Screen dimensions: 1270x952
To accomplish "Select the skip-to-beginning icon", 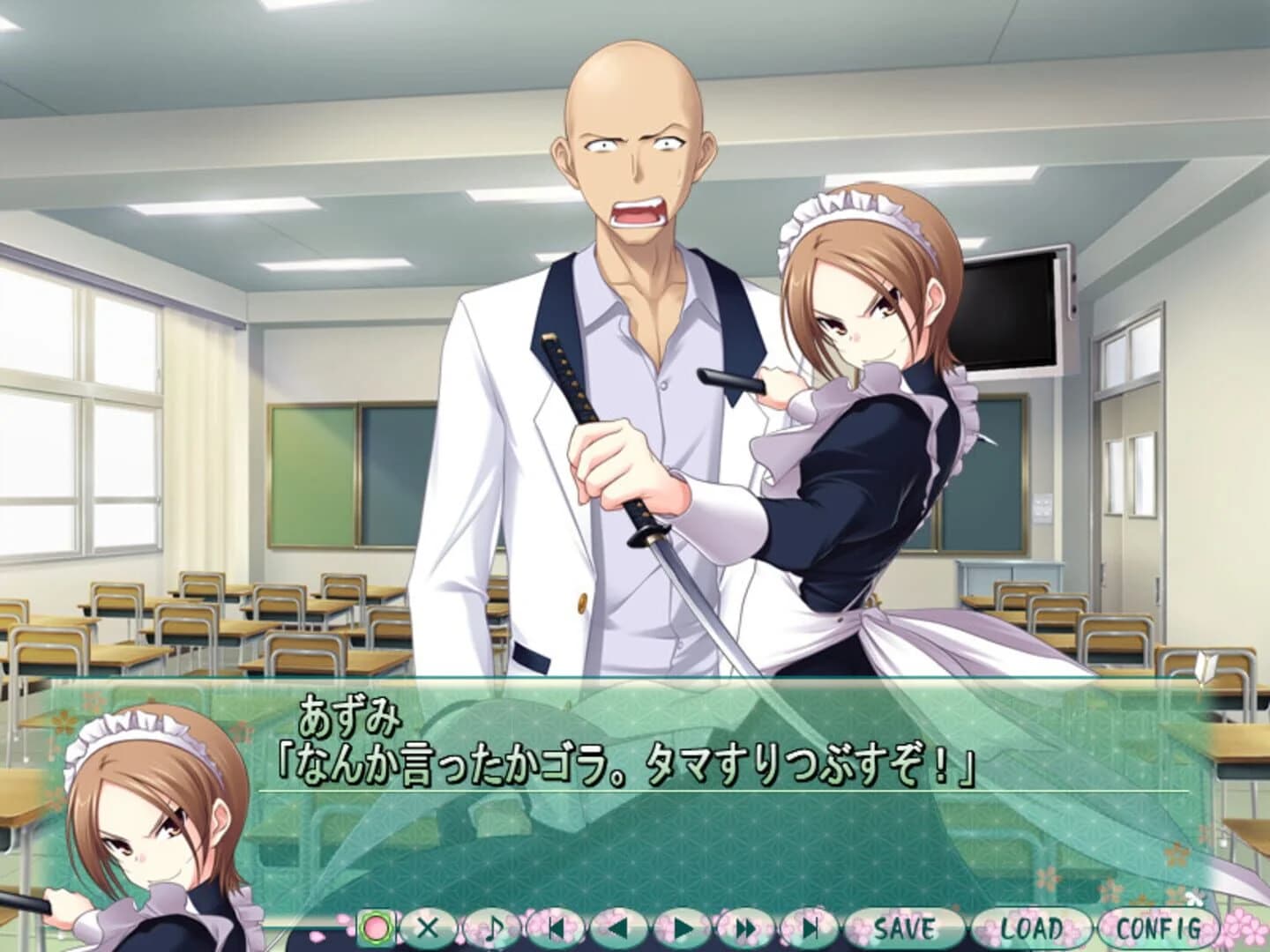I will (x=557, y=926).
